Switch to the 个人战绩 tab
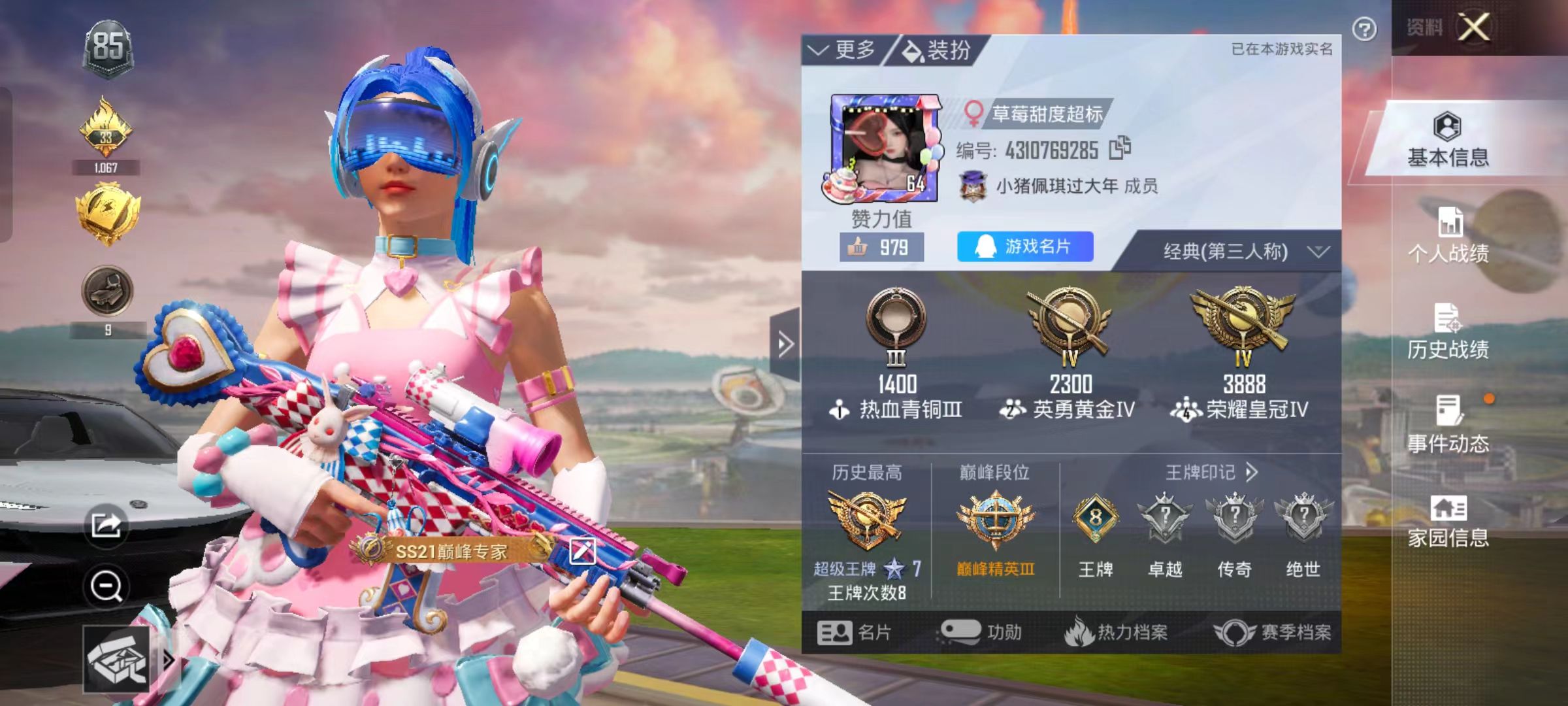 [x=1448, y=235]
